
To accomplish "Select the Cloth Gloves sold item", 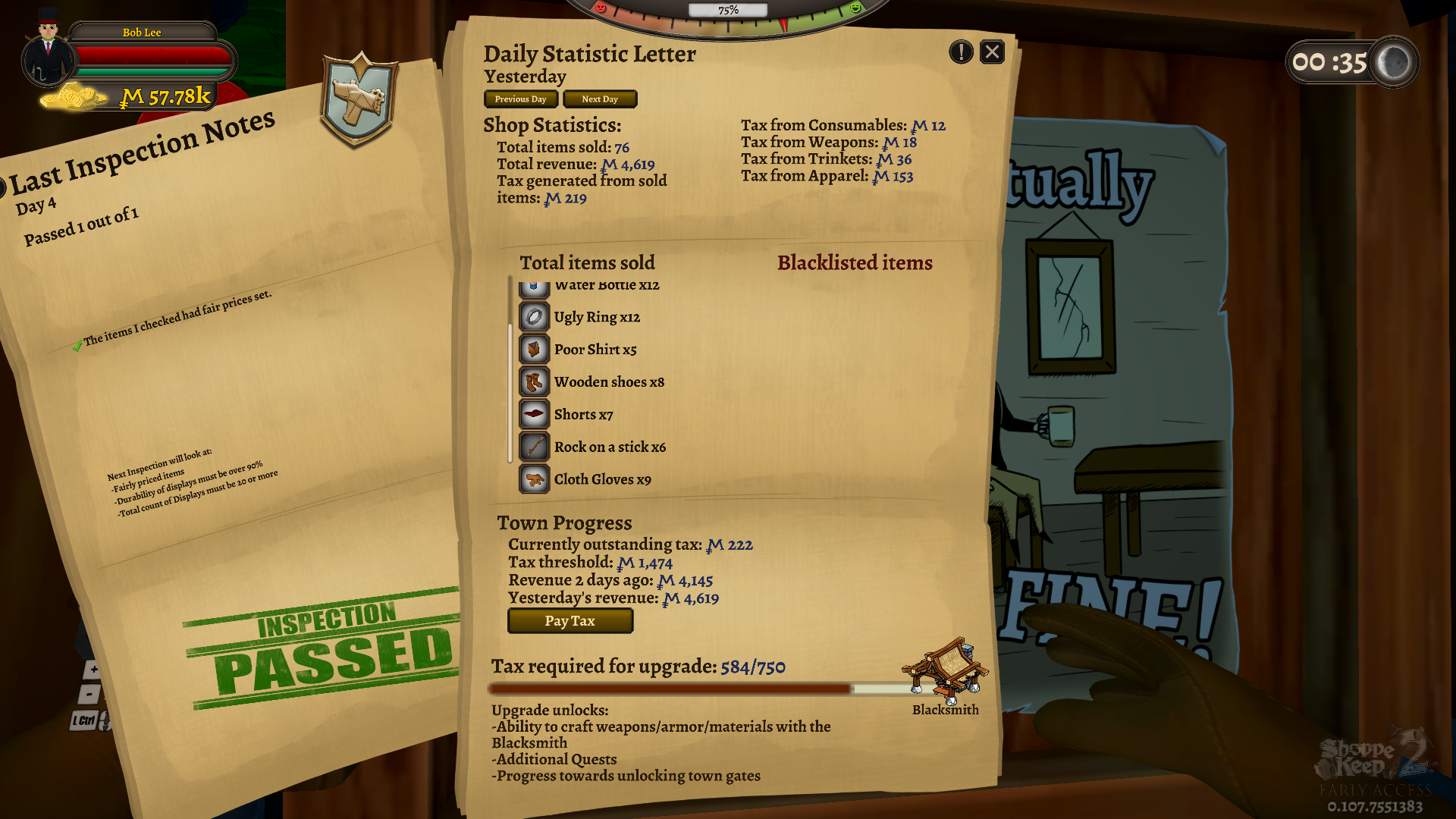I will [602, 479].
